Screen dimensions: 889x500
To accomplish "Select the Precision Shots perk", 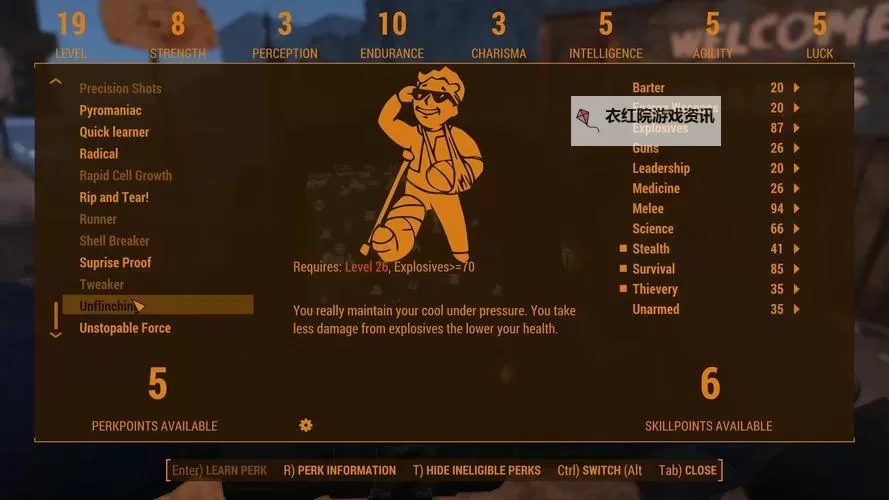I will tap(120, 88).
